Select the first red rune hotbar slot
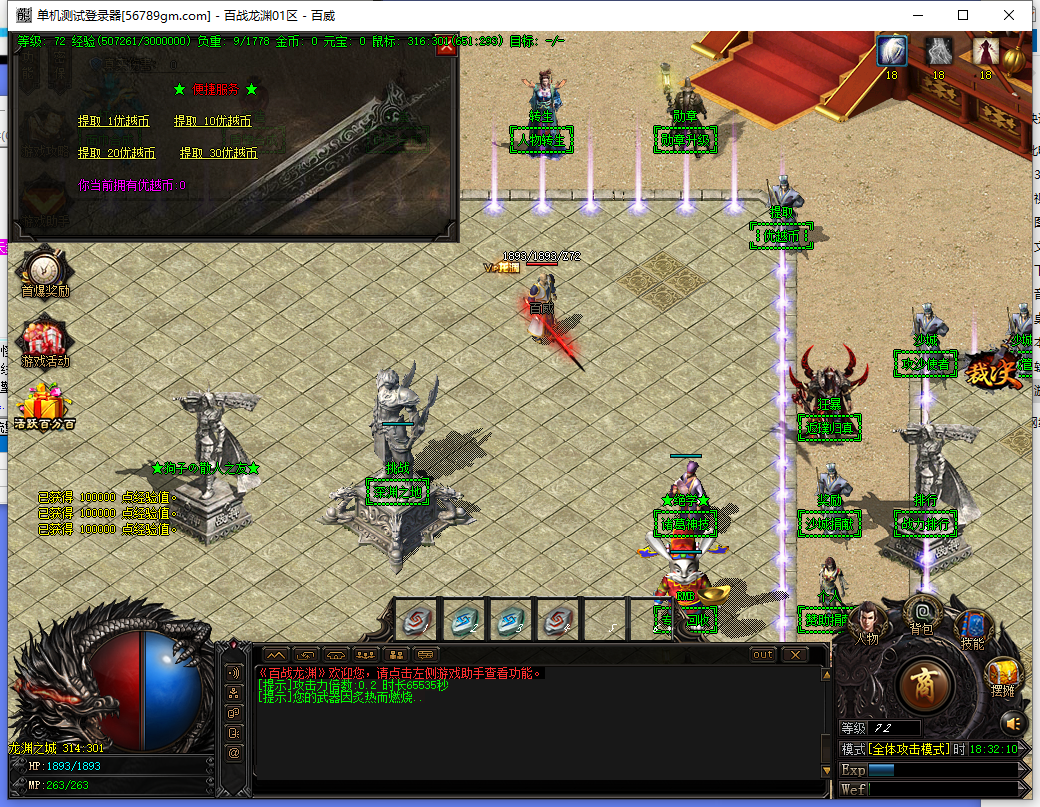This screenshot has width=1040, height=807. 417,620
